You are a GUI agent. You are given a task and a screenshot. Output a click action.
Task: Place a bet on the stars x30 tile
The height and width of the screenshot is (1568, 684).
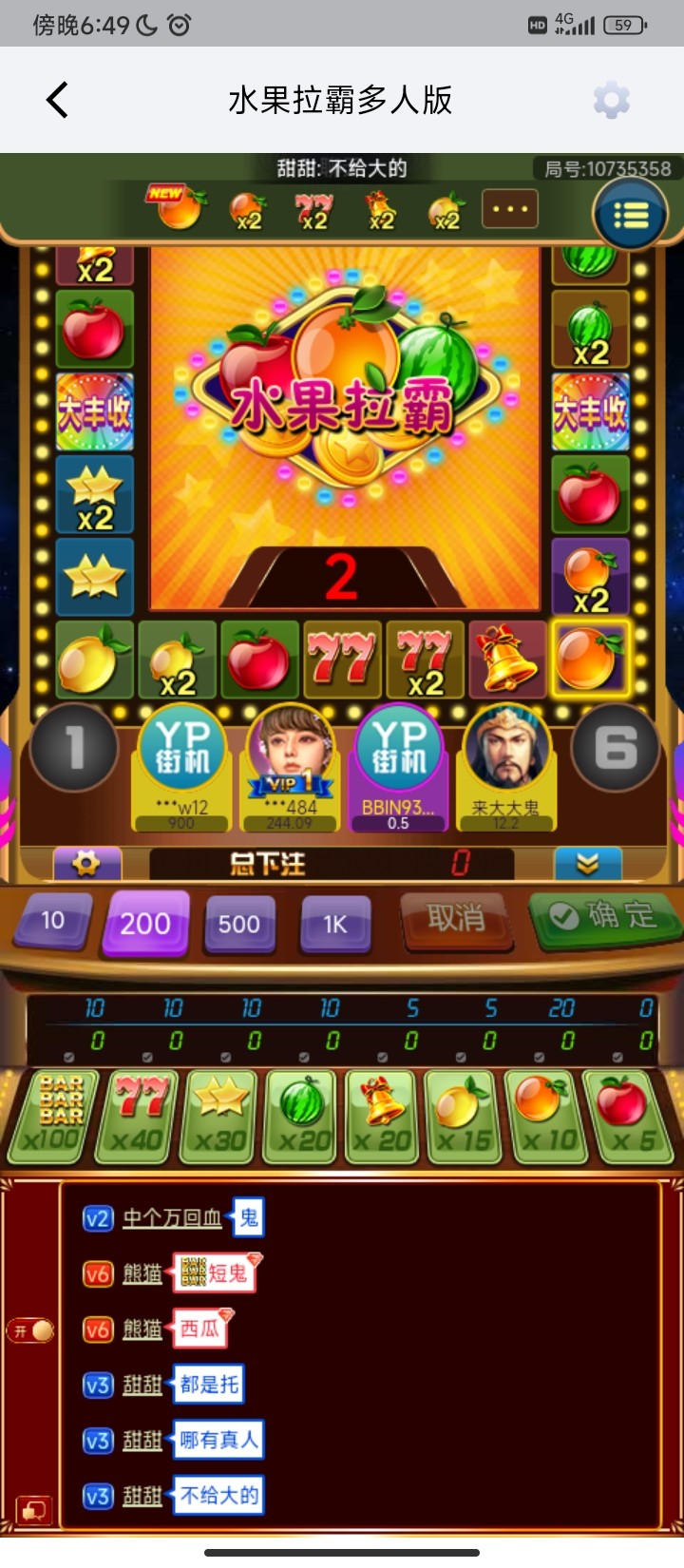[221, 1116]
